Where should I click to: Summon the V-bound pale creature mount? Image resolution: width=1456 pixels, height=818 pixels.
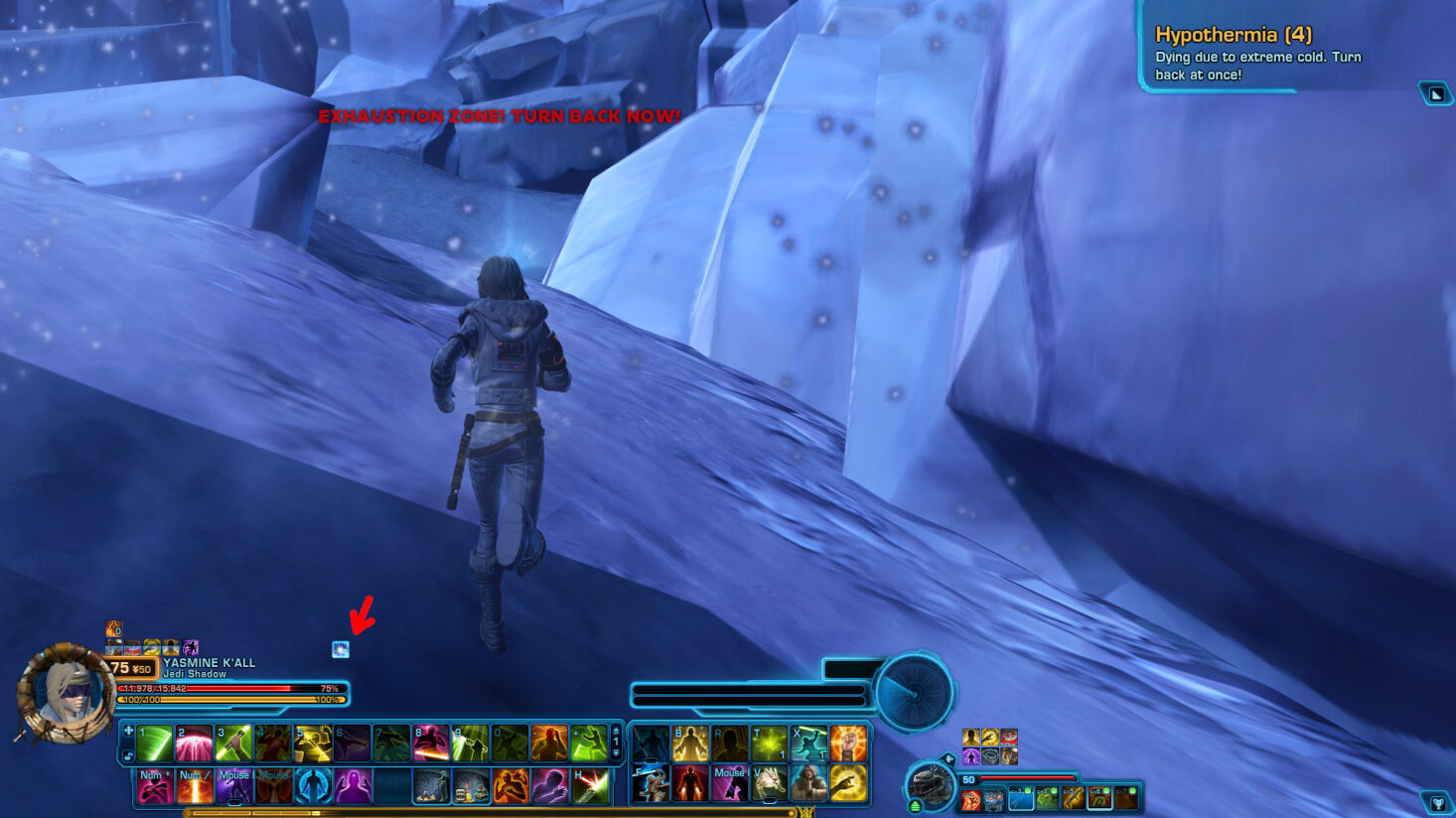[x=769, y=784]
